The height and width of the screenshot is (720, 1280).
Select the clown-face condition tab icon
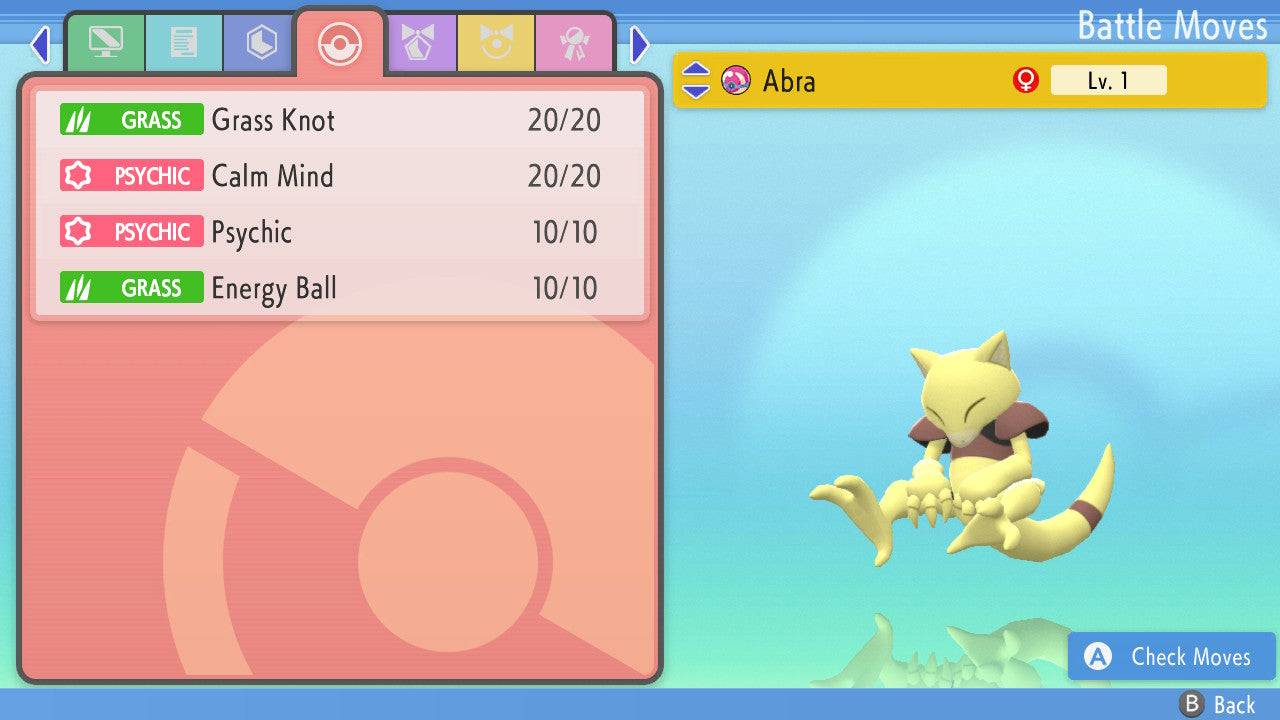497,42
